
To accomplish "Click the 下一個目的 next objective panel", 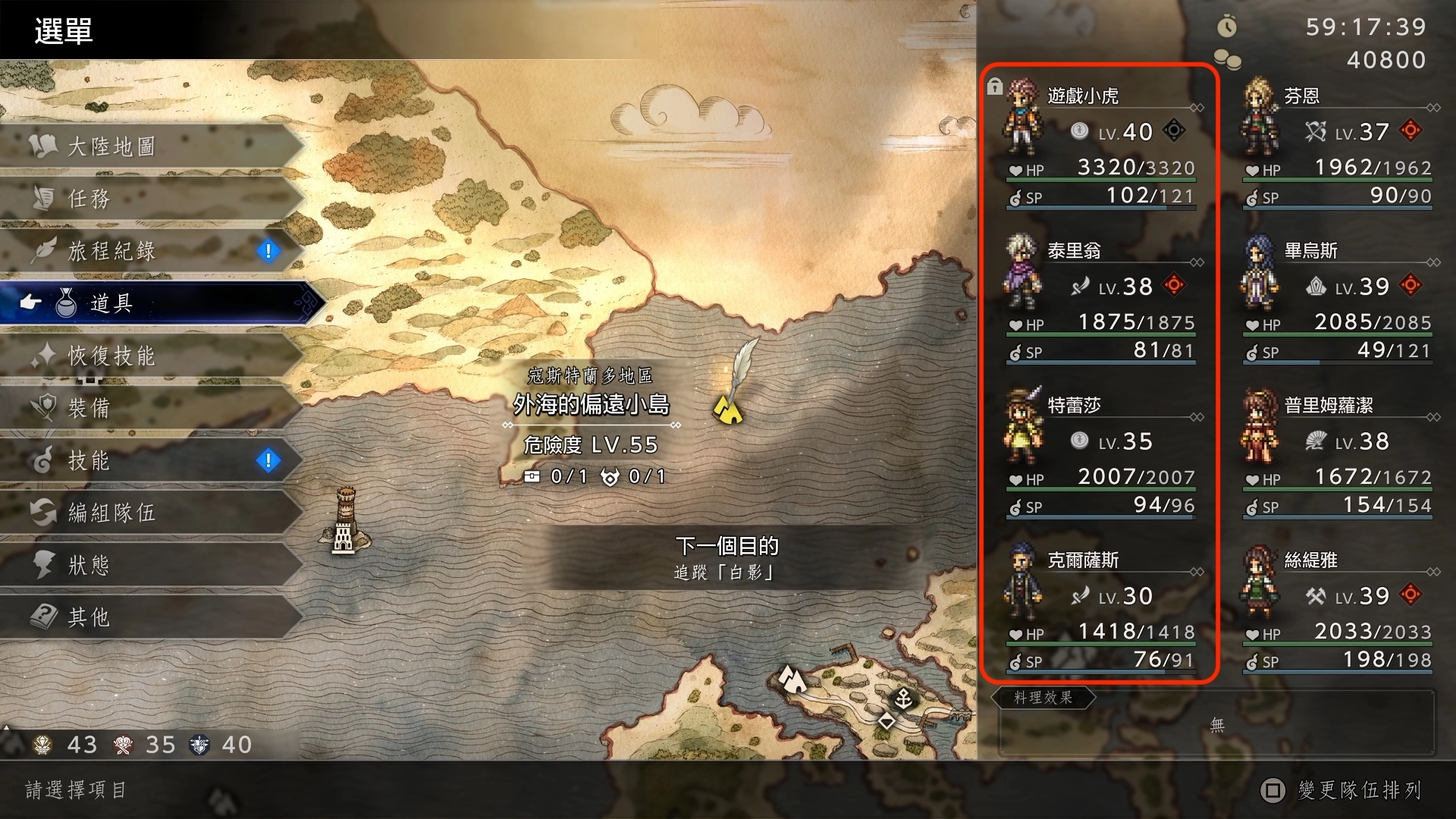I will tap(726, 557).
